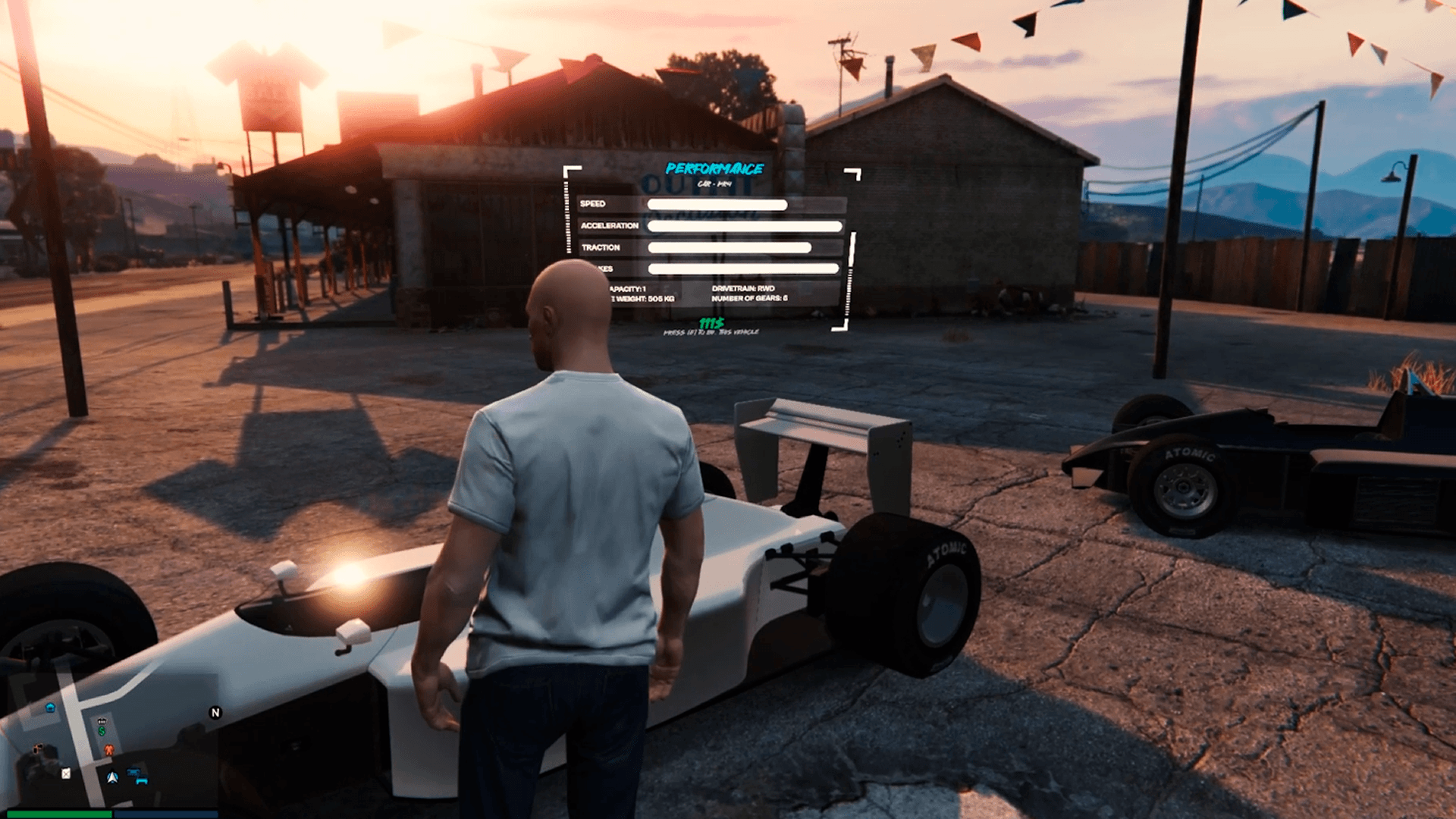Click the green dollar sign blip on the minimap
Viewport: 1456px width, 819px height.
click(102, 732)
